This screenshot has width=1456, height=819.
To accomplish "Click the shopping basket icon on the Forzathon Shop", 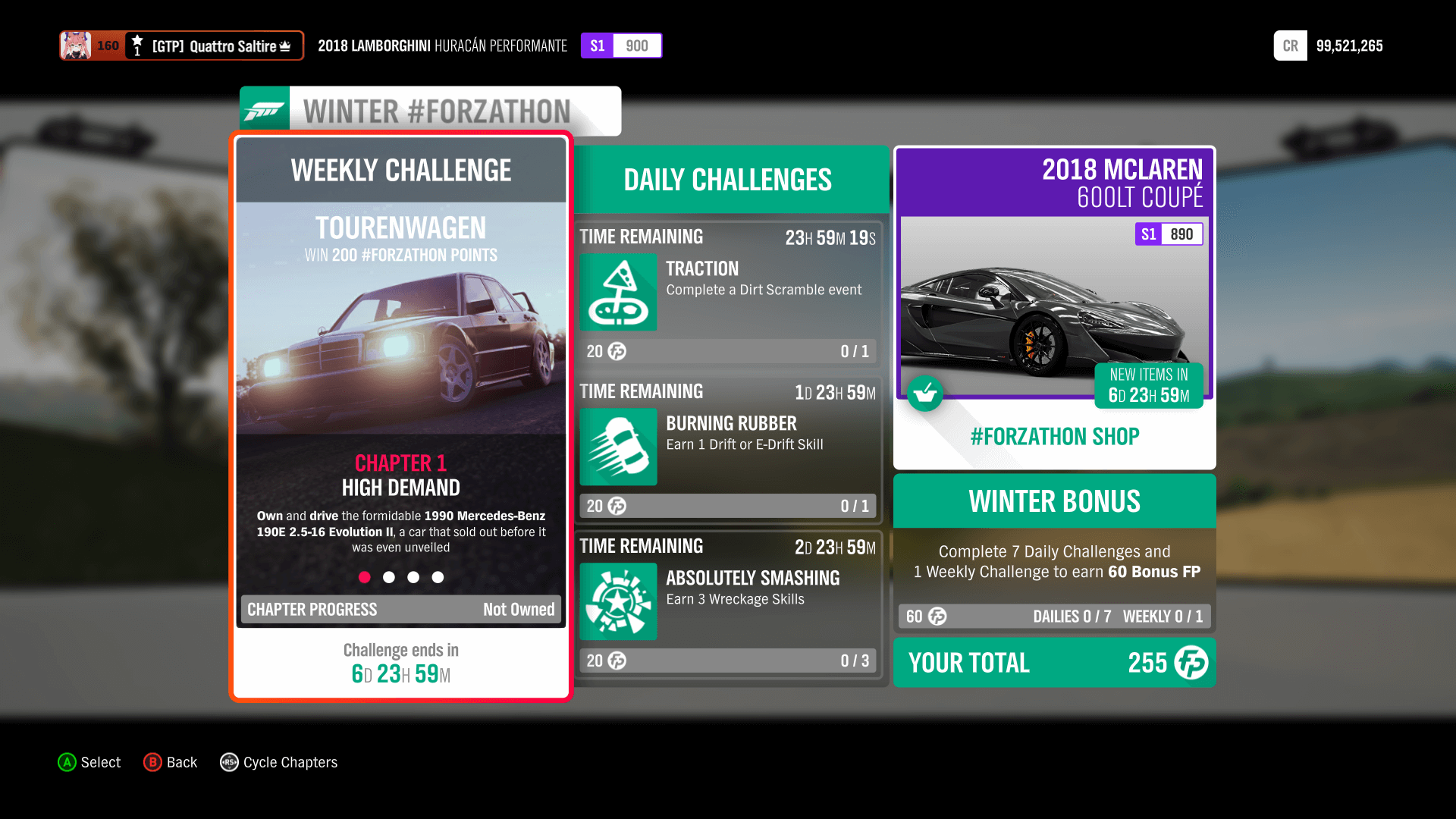I will [925, 394].
